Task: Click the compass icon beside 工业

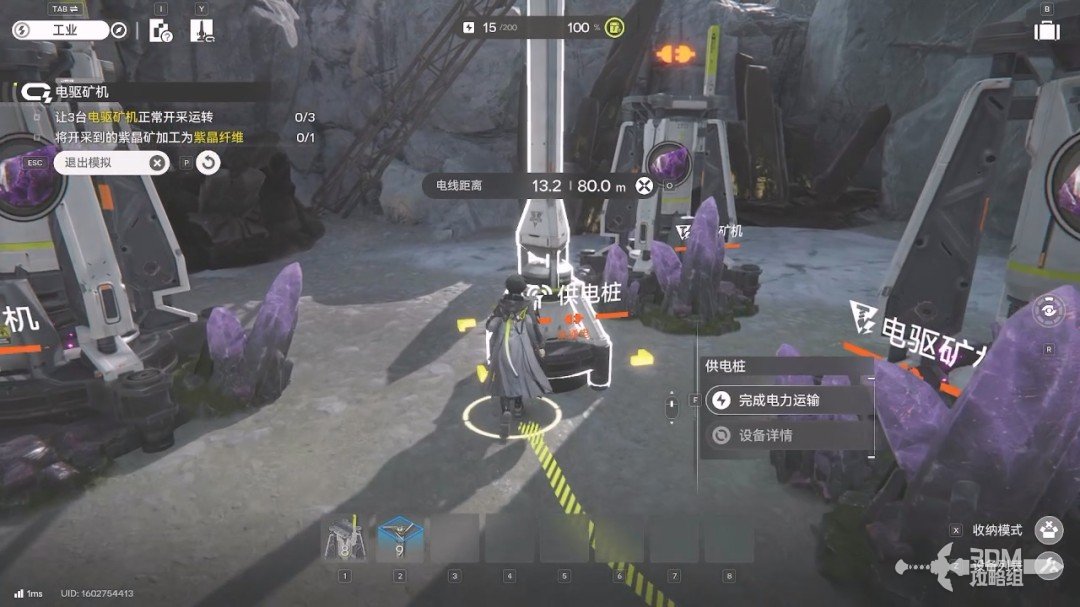Action: tap(120, 30)
